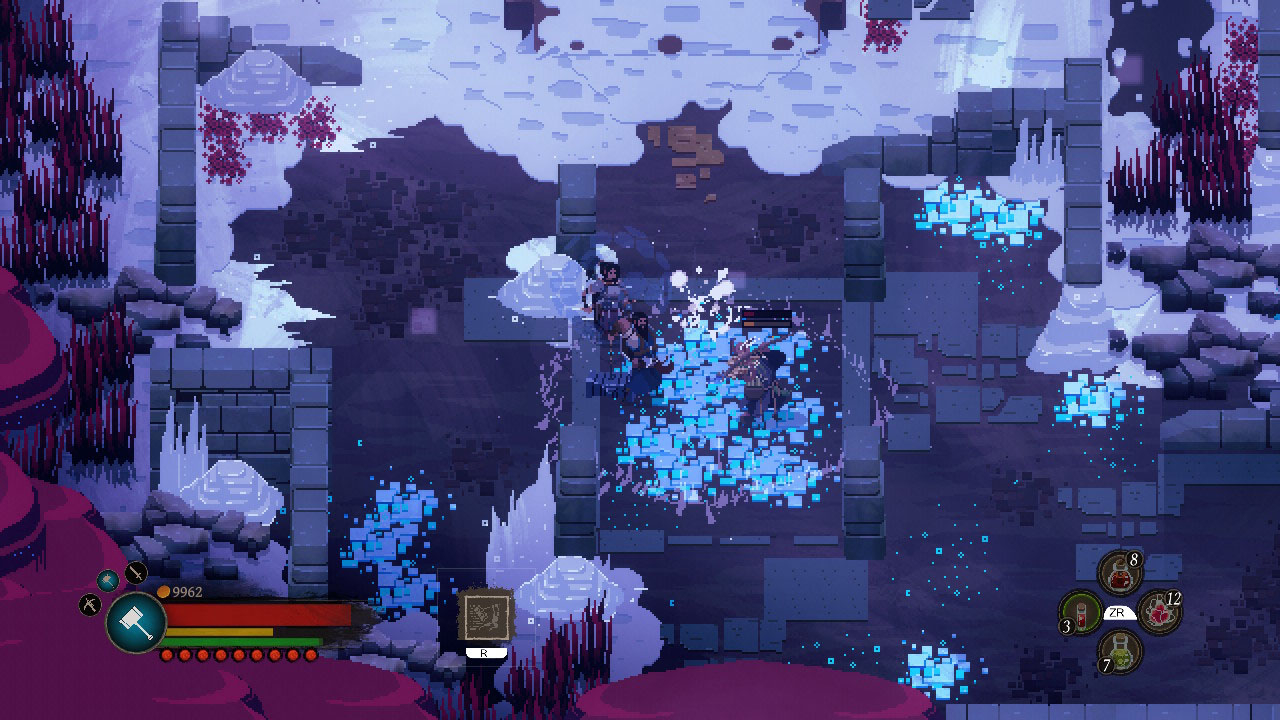
Task: Select the equipped hammer weapon icon
Action: 135,621
